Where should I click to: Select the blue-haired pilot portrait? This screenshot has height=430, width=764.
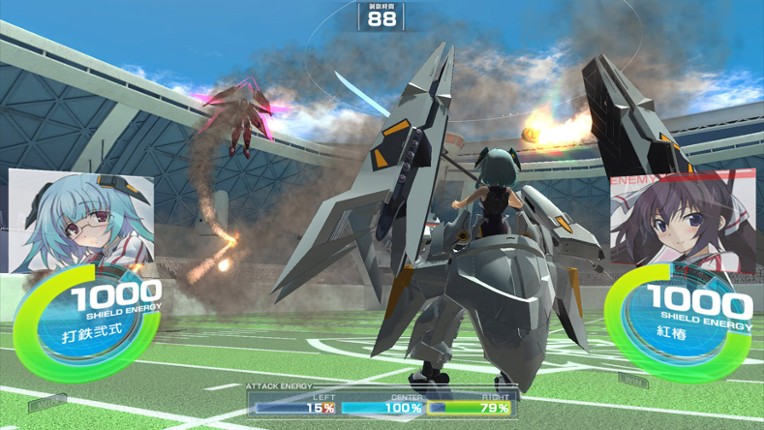click(x=80, y=221)
